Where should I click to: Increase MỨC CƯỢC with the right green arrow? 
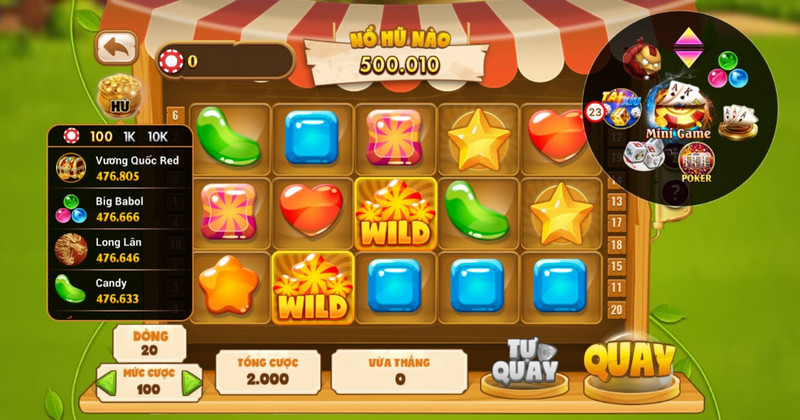click(191, 381)
